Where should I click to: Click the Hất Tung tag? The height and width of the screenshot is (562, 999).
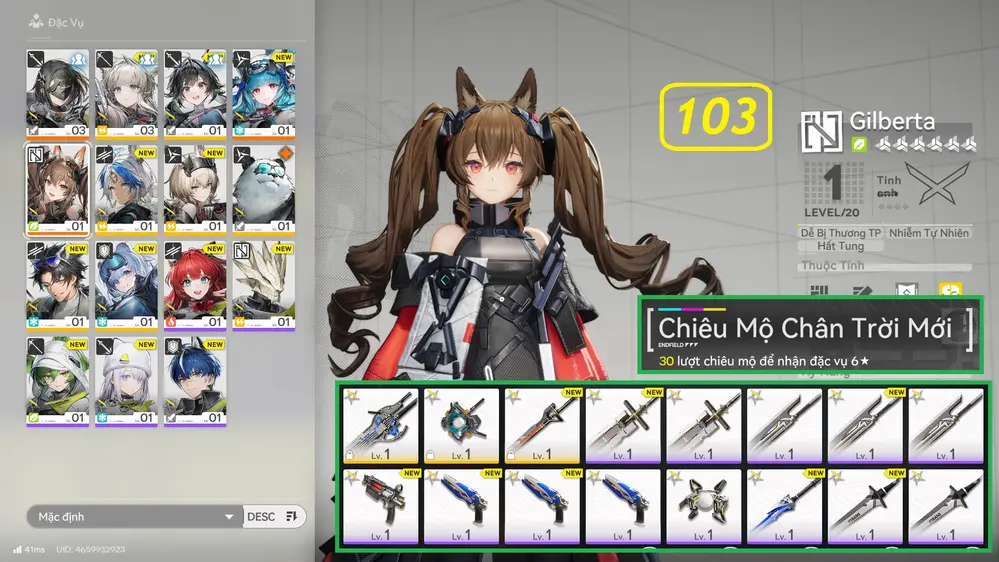coord(840,246)
